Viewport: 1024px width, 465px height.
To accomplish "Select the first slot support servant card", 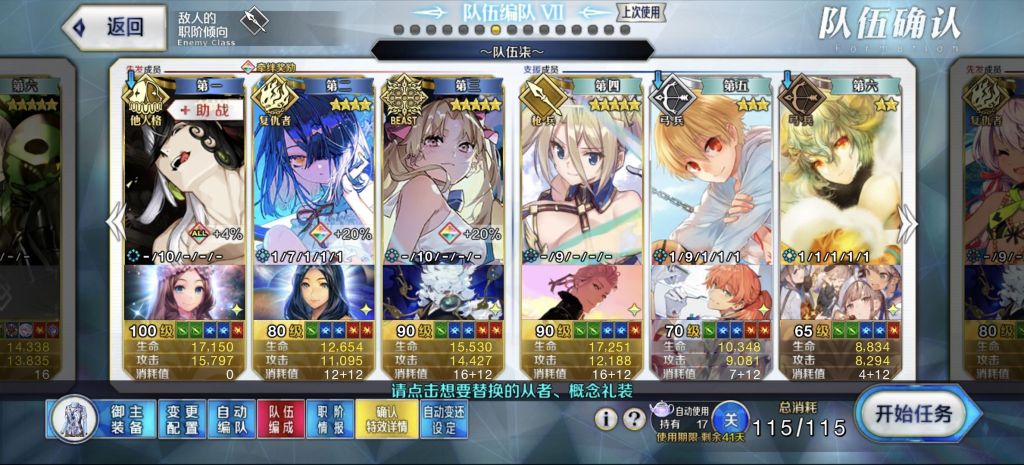I will 183,180.
